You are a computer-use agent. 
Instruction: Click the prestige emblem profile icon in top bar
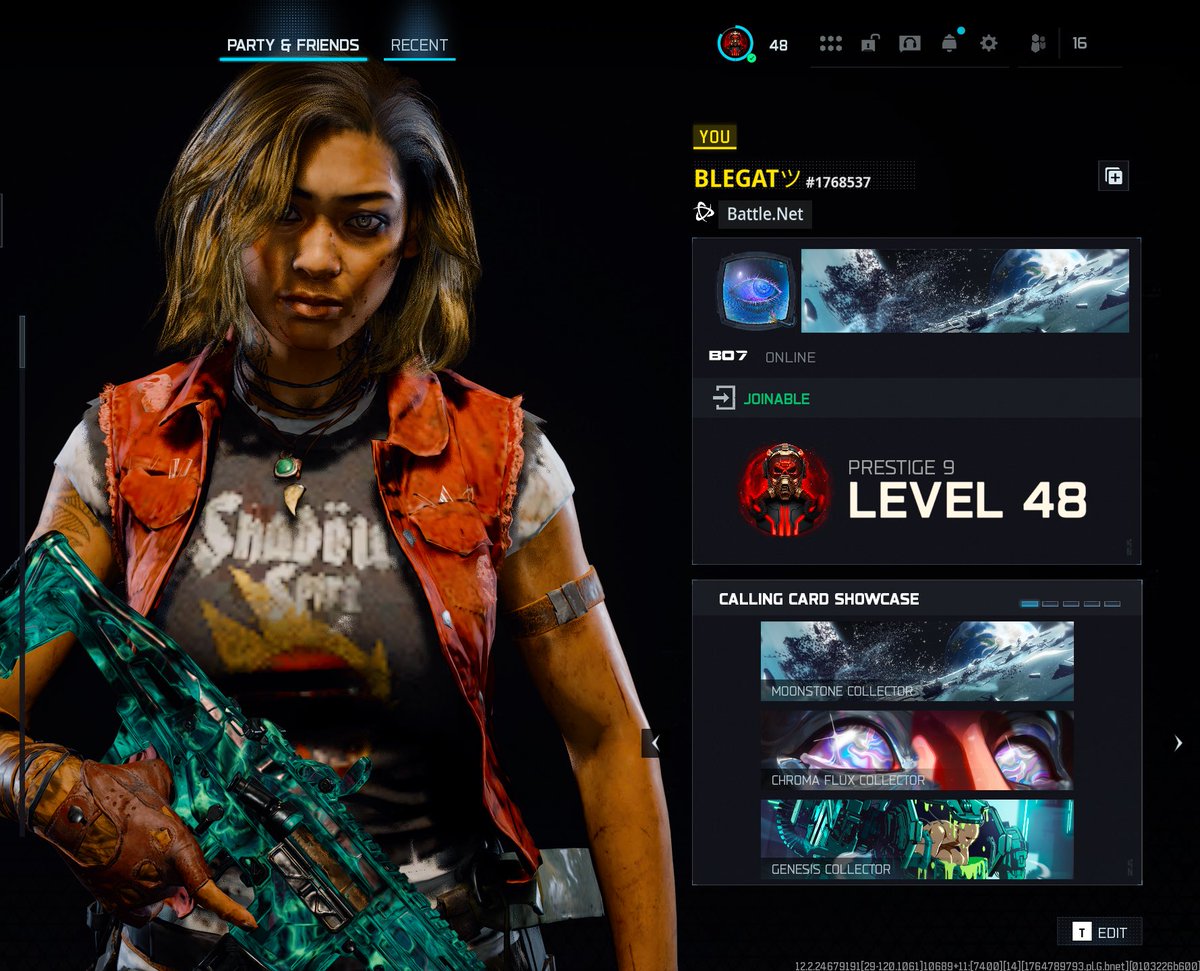pos(736,44)
